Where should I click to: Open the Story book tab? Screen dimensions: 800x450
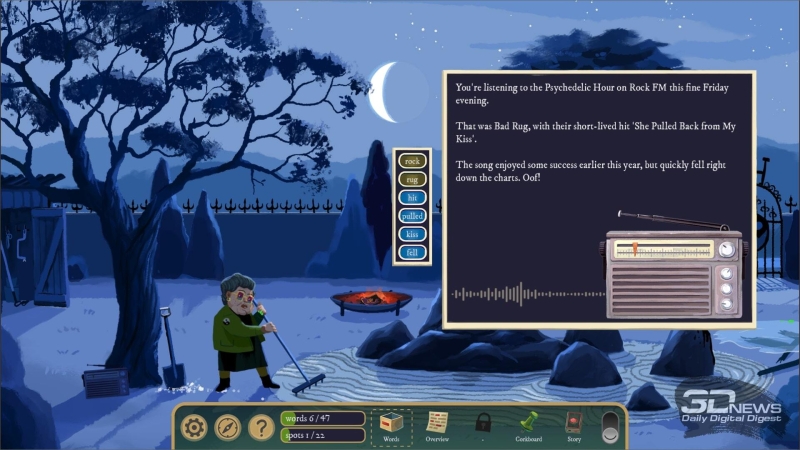tap(573, 427)
